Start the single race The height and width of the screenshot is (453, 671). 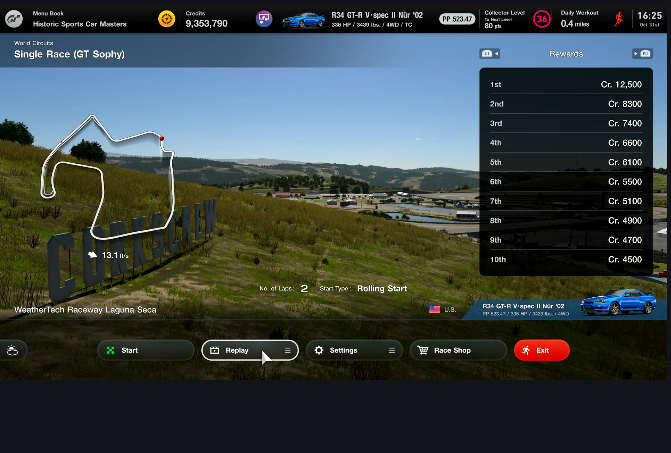[x=145, y=350]
